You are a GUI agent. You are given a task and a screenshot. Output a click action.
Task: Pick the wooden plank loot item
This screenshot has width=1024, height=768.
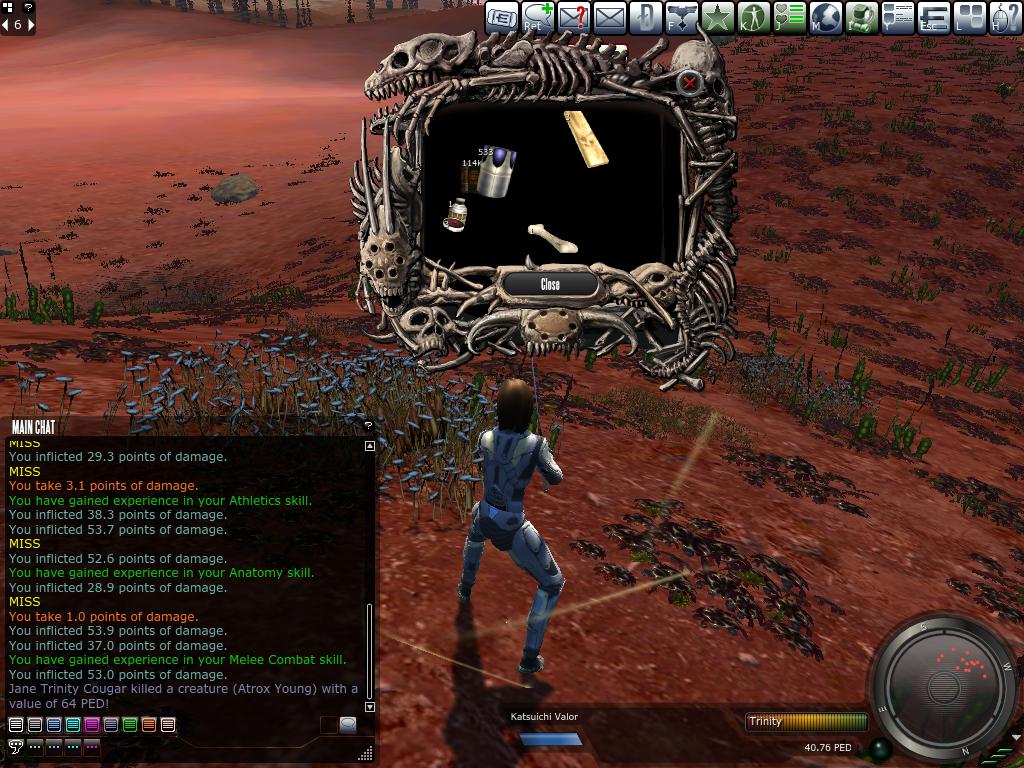click(586, 139)
